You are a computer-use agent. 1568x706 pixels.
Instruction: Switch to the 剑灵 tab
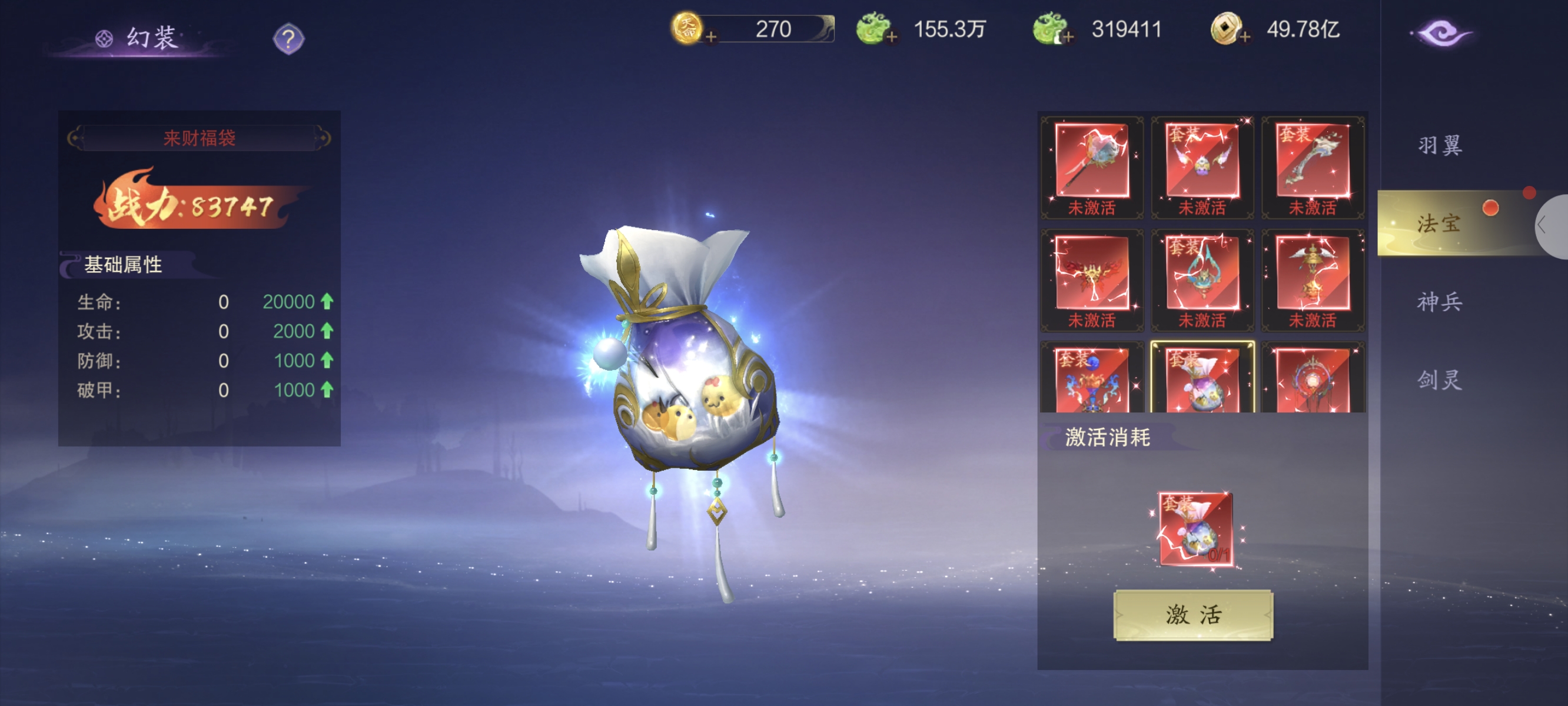click(x=1439, y=380)
